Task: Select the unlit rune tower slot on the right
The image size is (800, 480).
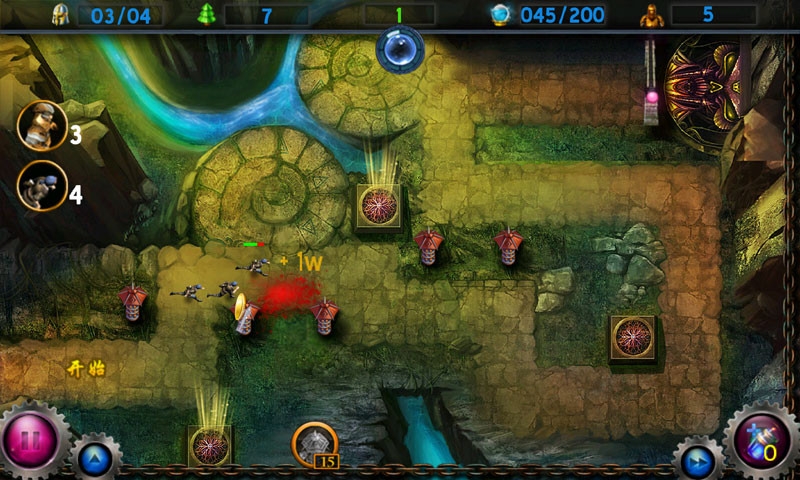Action: coord(632,338)
